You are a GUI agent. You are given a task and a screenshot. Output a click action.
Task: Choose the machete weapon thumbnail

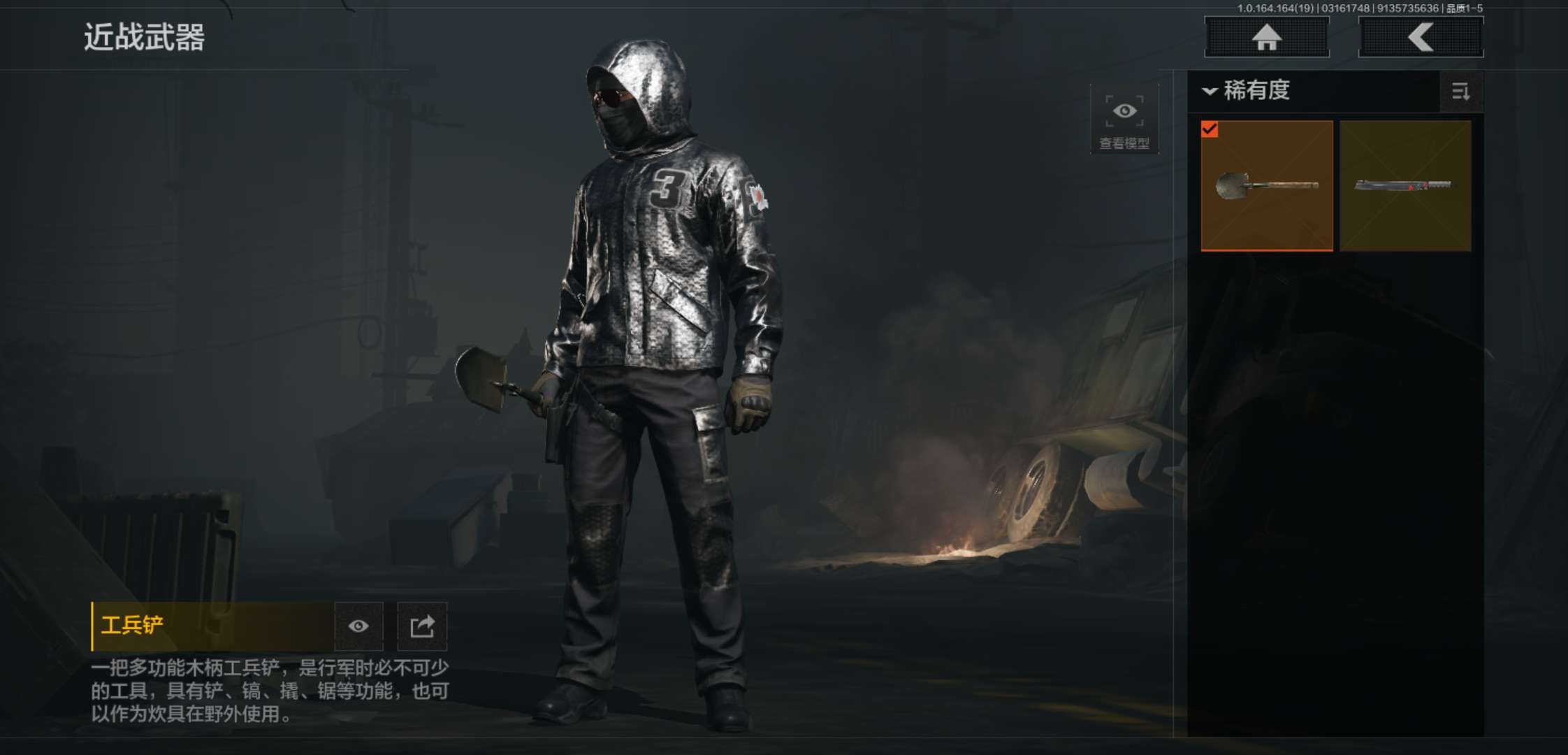pos(1405,185)
